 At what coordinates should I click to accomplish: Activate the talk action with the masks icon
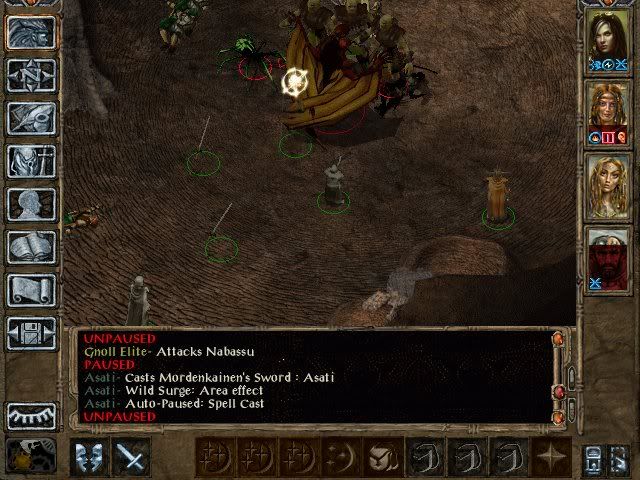(91, 456)
